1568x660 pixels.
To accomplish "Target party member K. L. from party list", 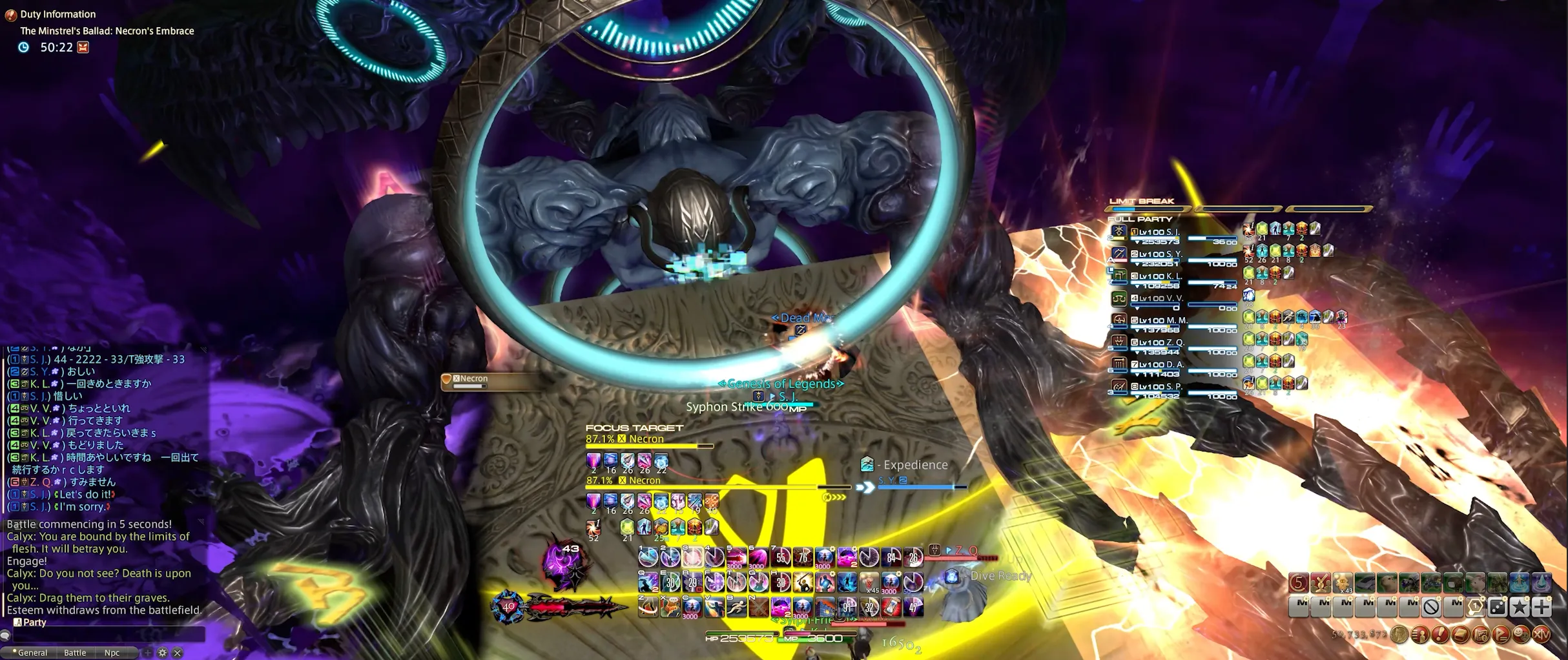I will tap(1161, 276).
